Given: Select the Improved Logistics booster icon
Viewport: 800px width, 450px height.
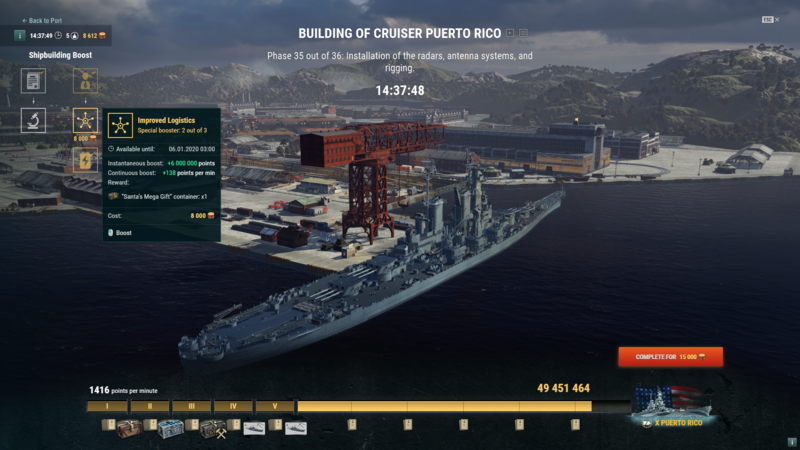Looking at the screenshot, I should [86, 122].
